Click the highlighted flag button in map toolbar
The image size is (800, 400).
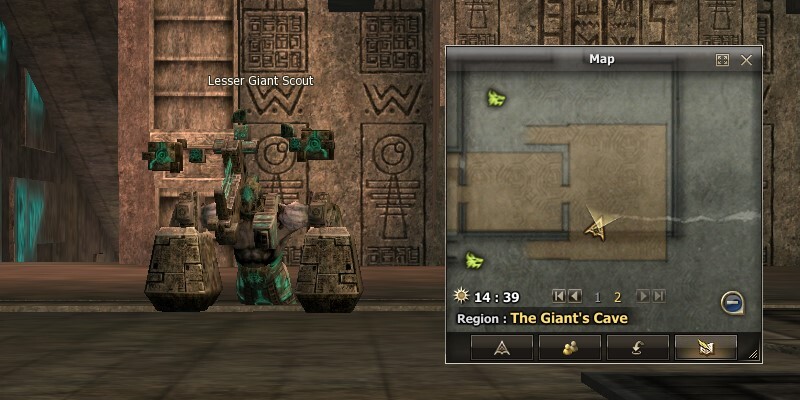[705, 347]
